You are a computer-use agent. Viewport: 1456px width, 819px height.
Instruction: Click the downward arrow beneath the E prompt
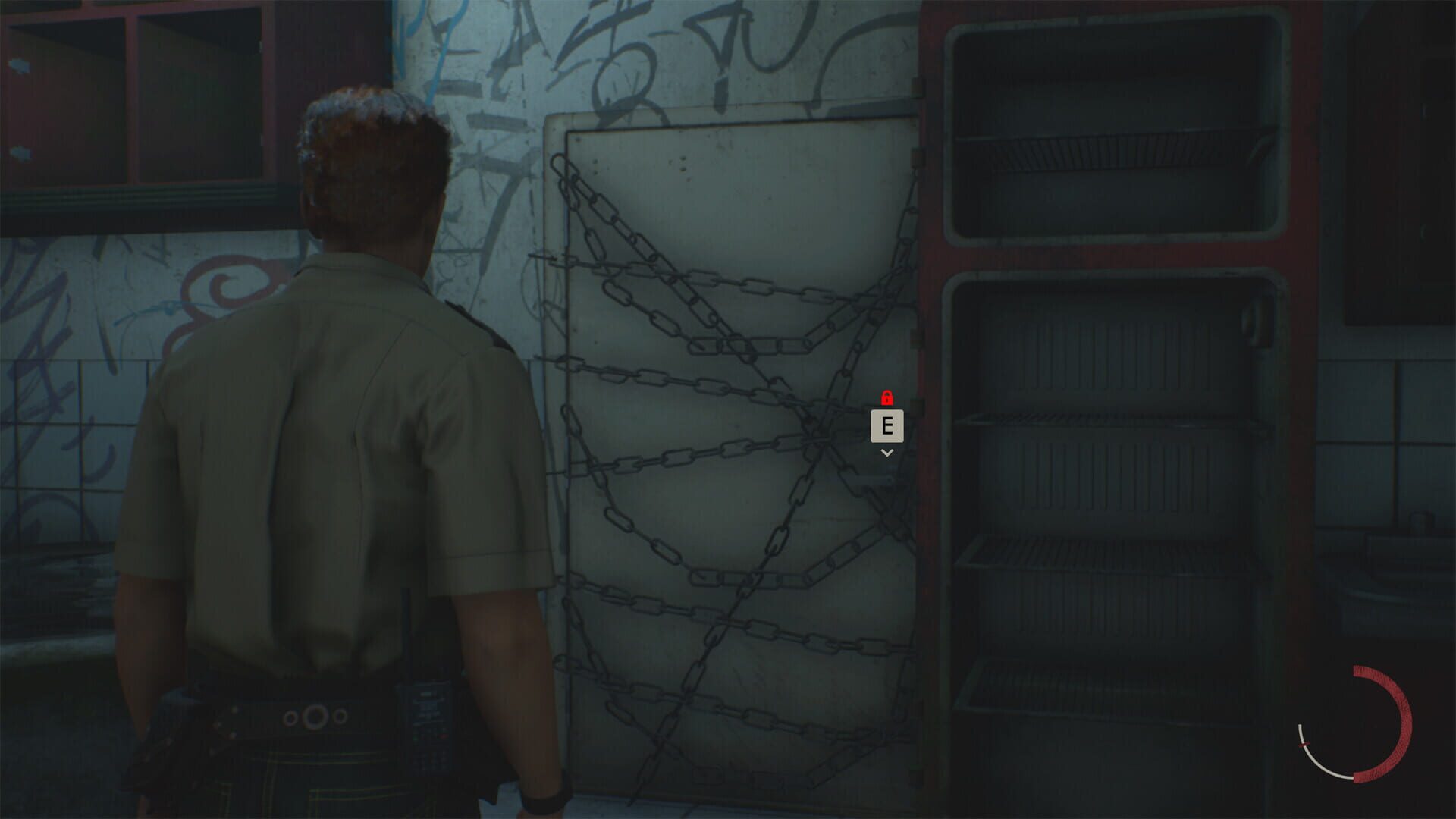886,452
